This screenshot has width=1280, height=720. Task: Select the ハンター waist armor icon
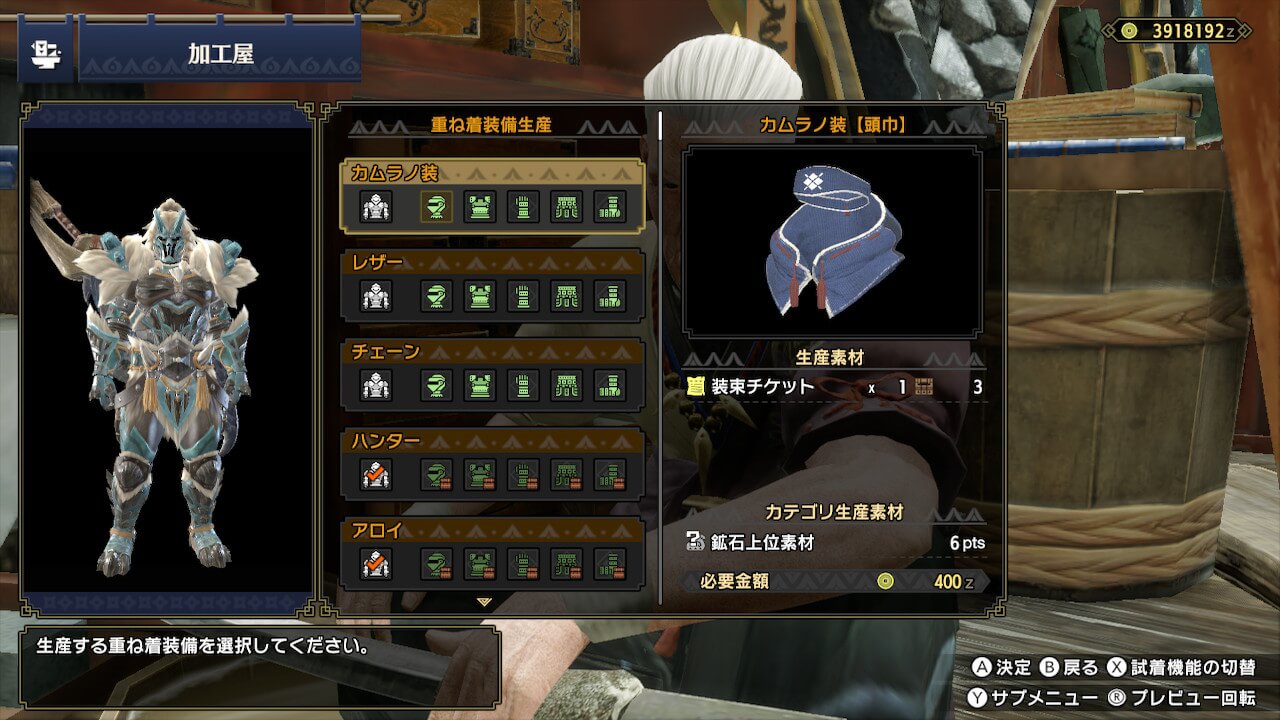pos(567,474)
